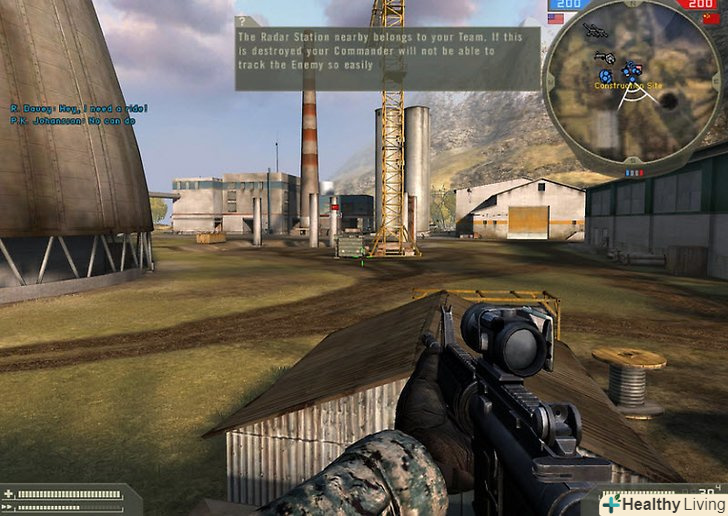Viewport: 728px width, 516px height.
Task: Select the helicopter icon on the minimap
Action: 593,30
